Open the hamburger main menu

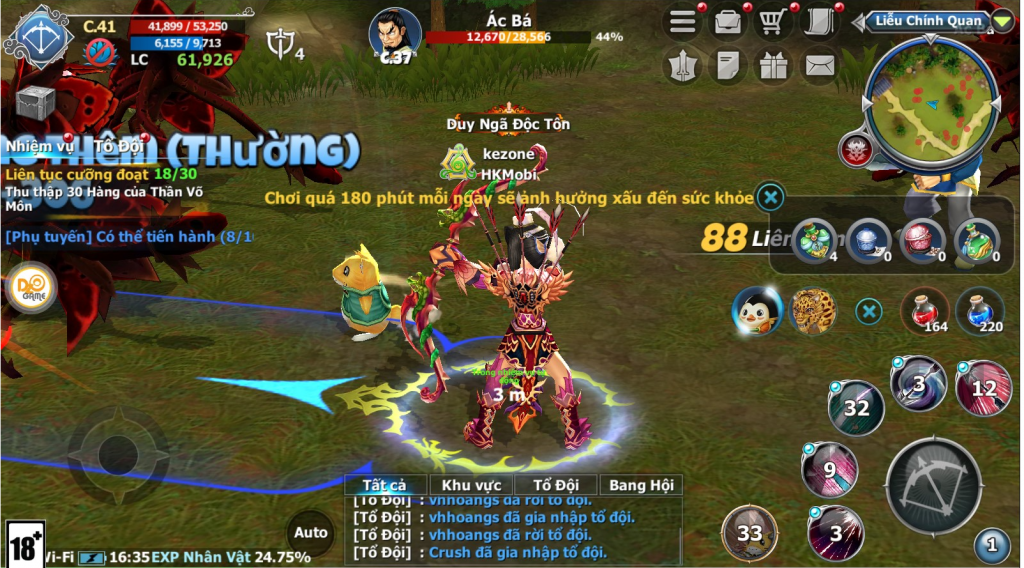[x=684, y=23]
